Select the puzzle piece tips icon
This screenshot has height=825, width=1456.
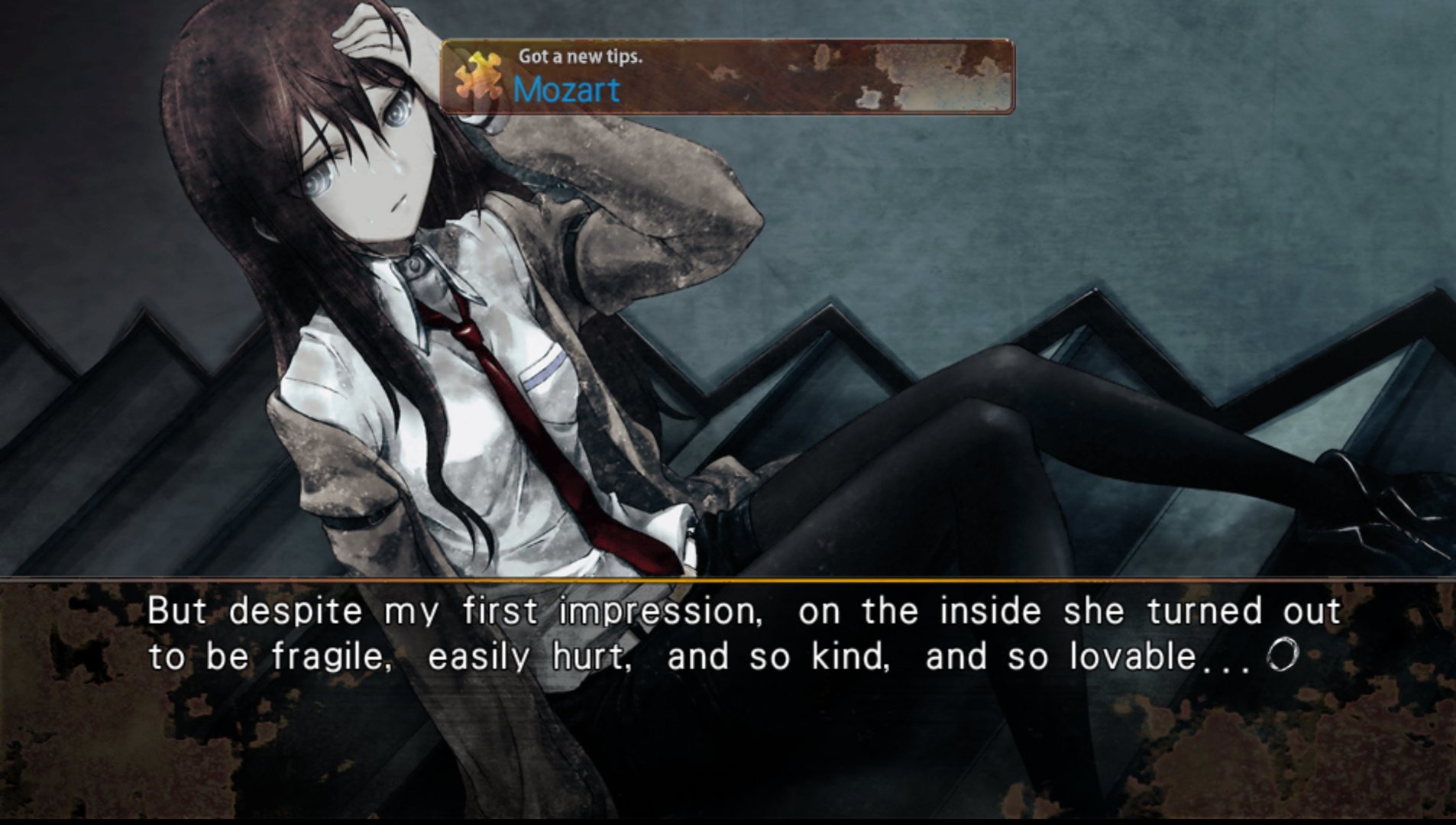(478, 76)
